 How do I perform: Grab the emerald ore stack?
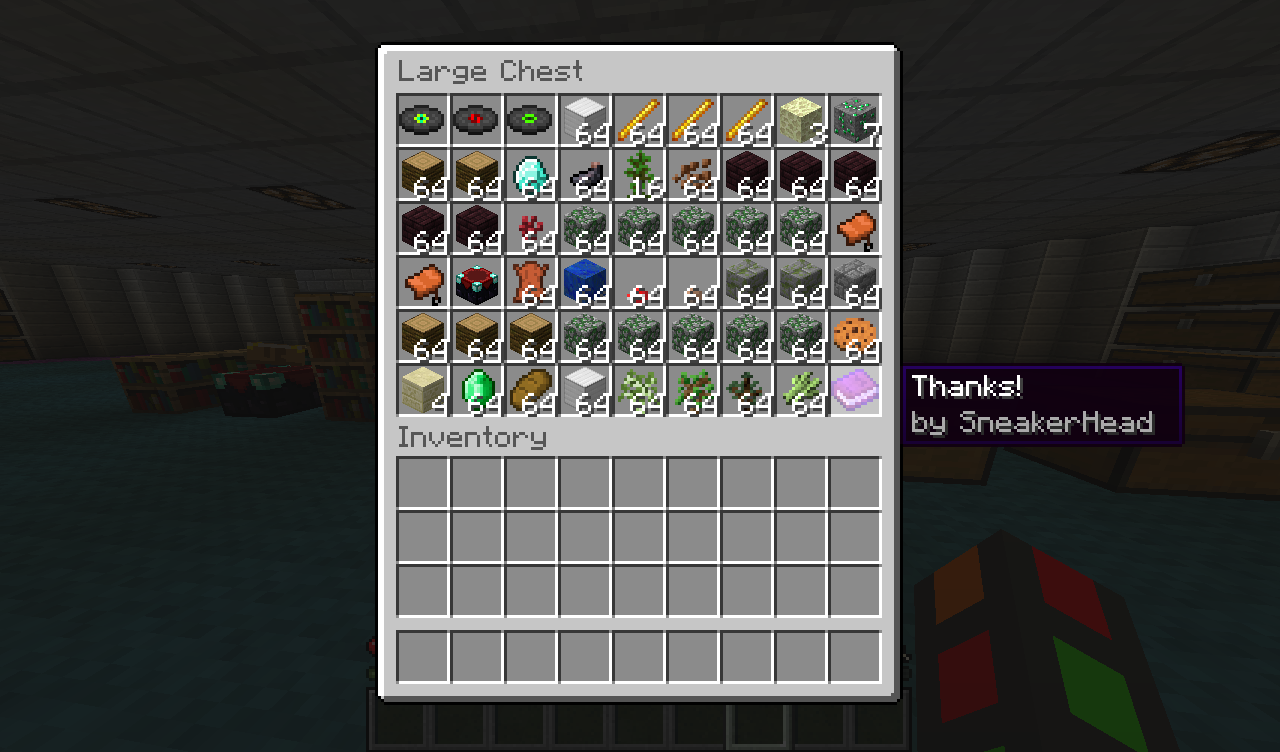coord(855,120)
